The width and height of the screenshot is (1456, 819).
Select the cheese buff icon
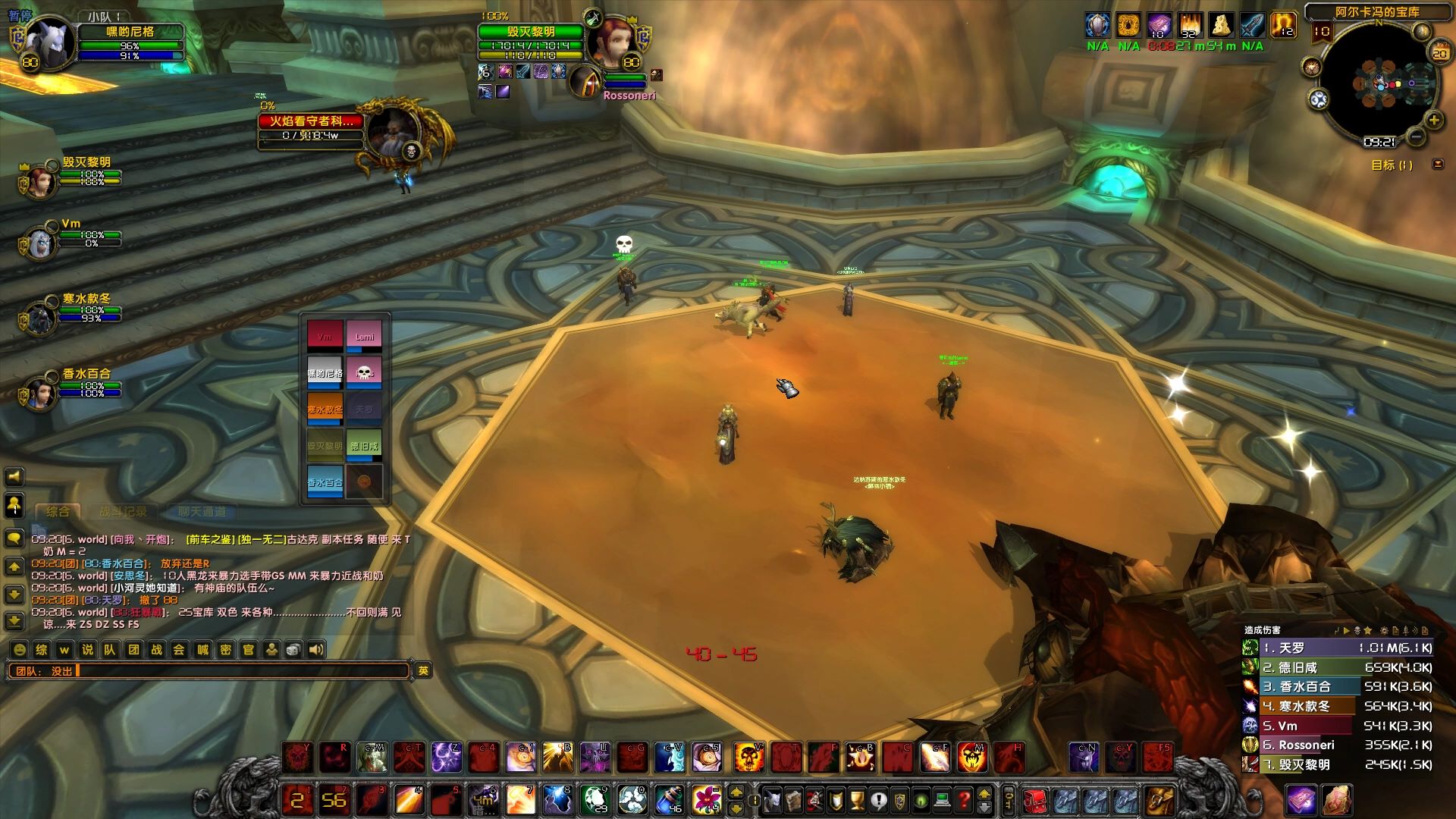pos(1220,26)
